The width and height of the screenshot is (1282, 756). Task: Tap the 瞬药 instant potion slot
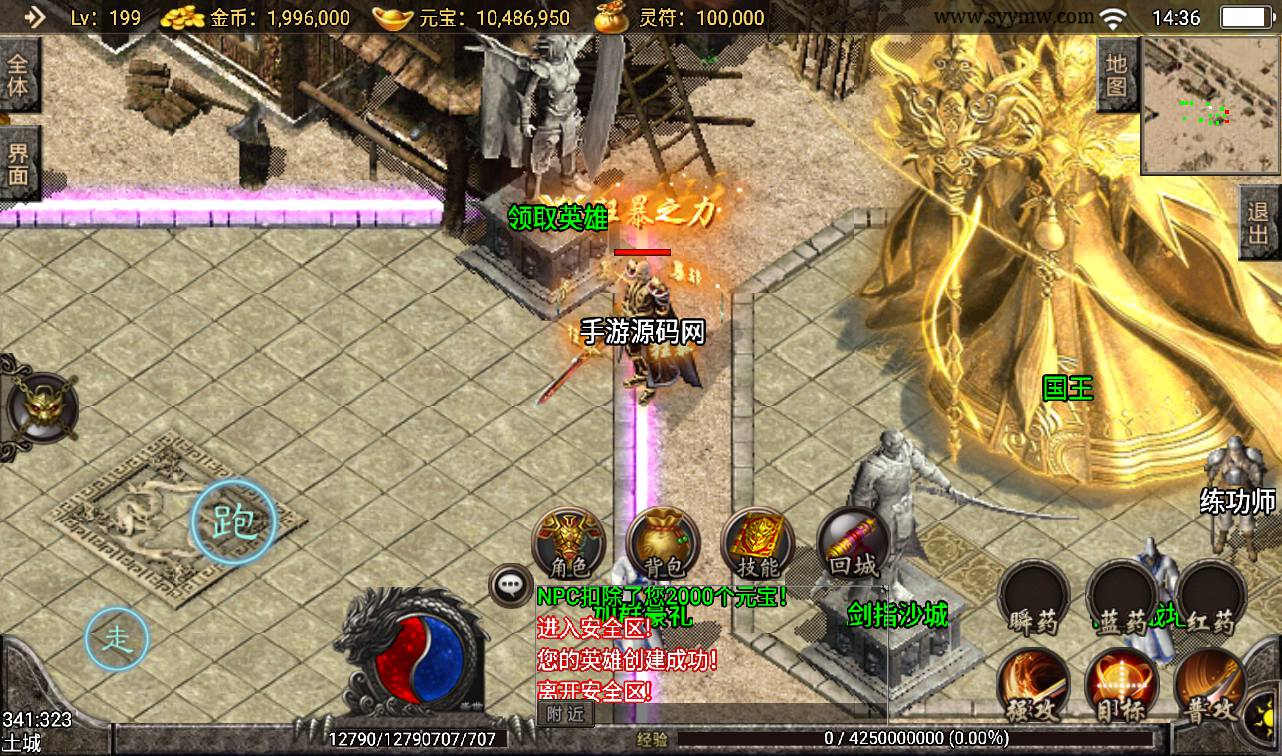[1034, 599]
